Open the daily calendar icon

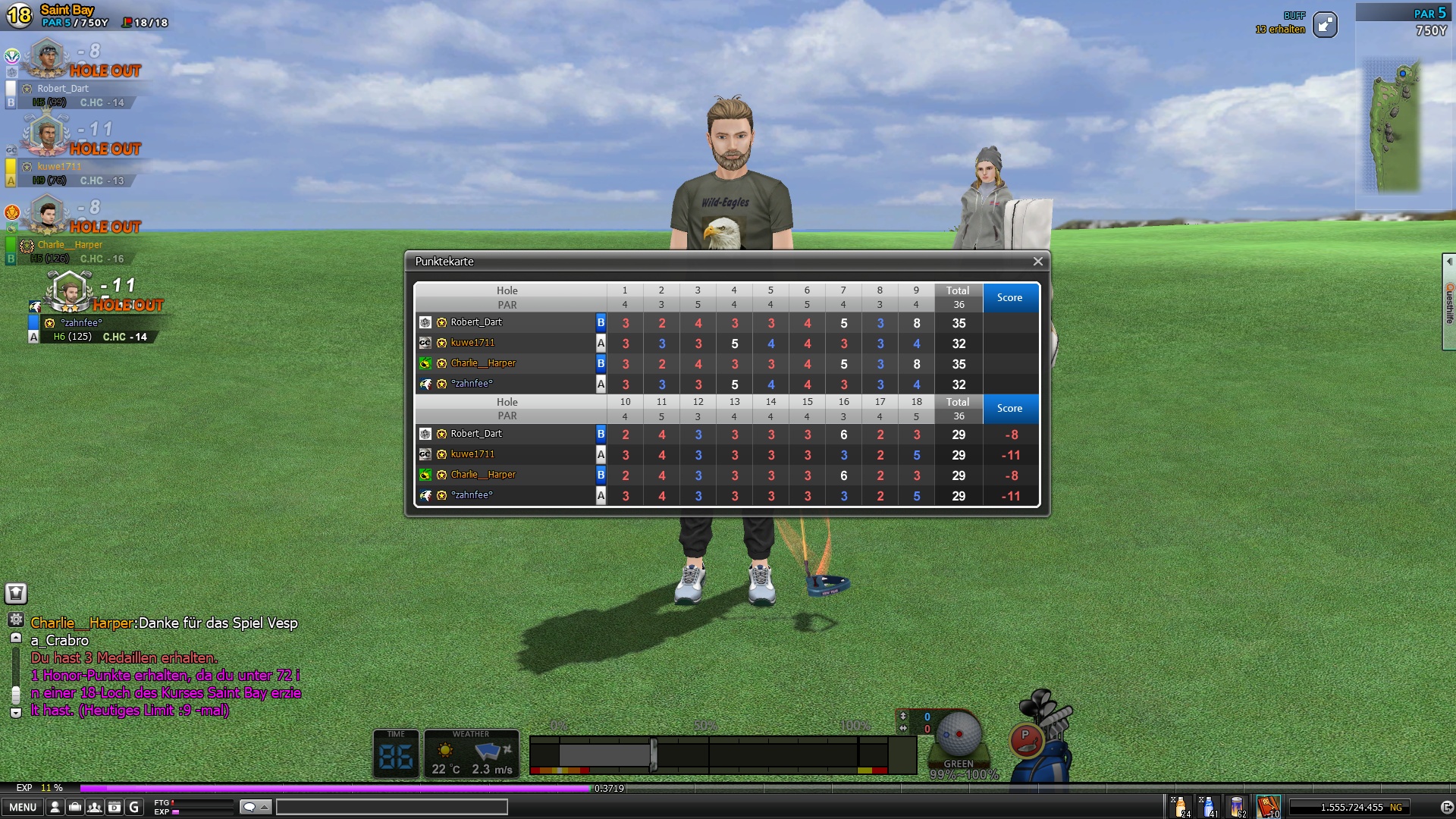(x=115, y=807)
